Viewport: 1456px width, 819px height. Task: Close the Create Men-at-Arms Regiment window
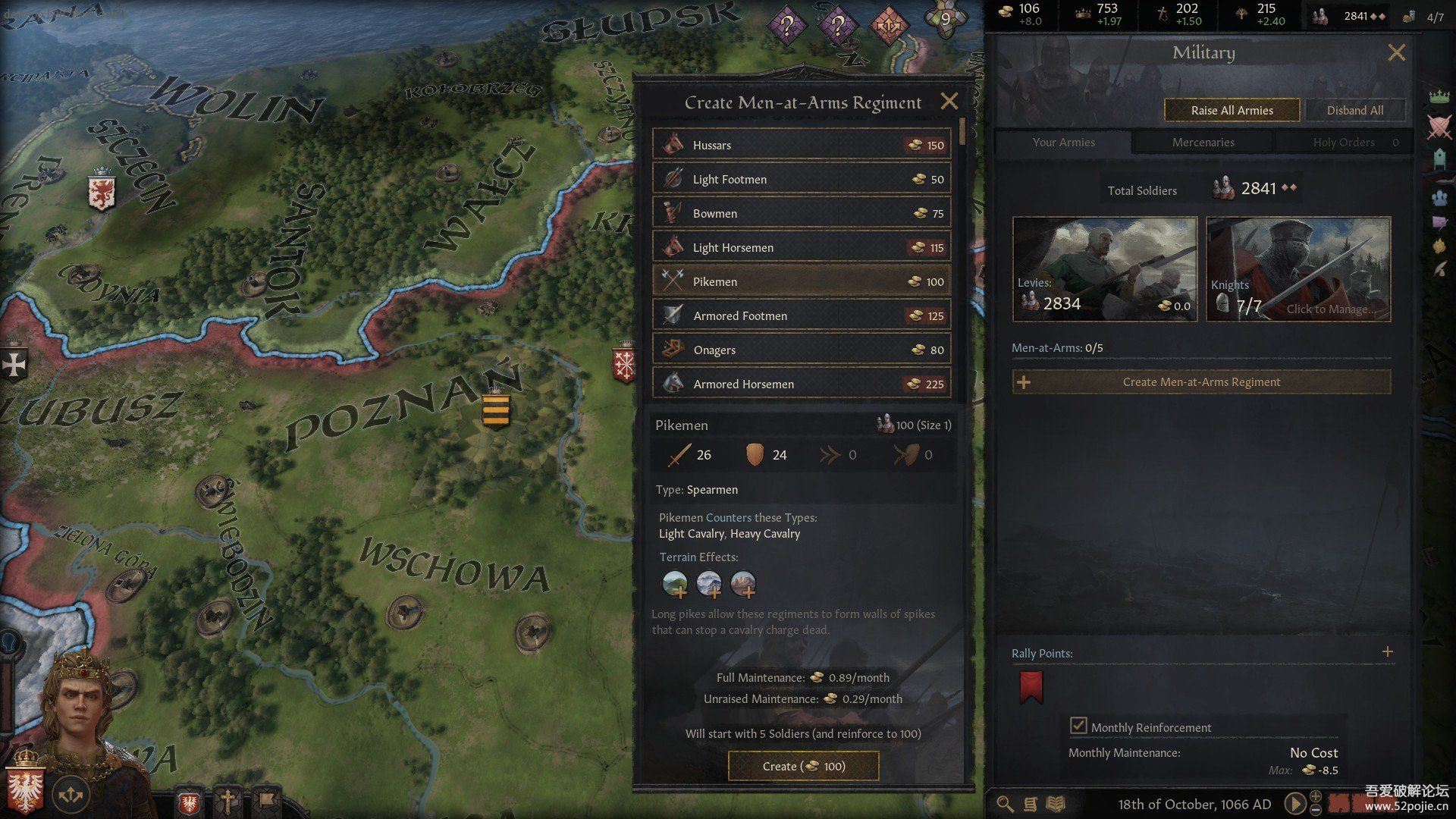[949, 102]
